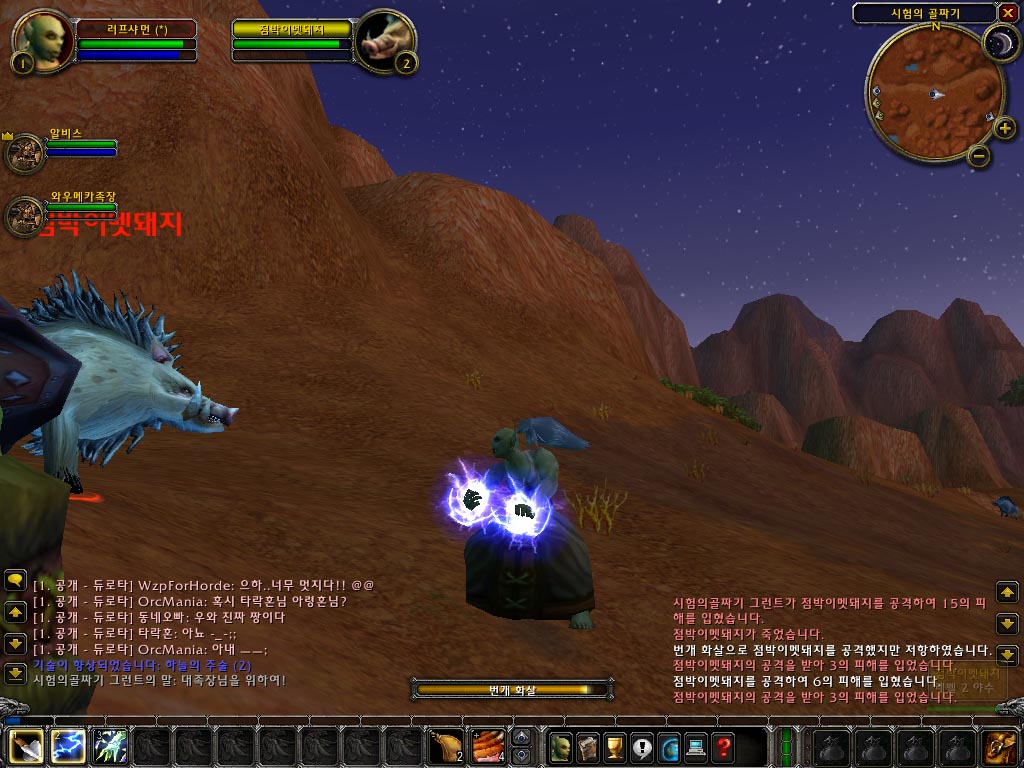Open the chat speech bubble menu
The image size is (1024, 768).
click(15, 580)
